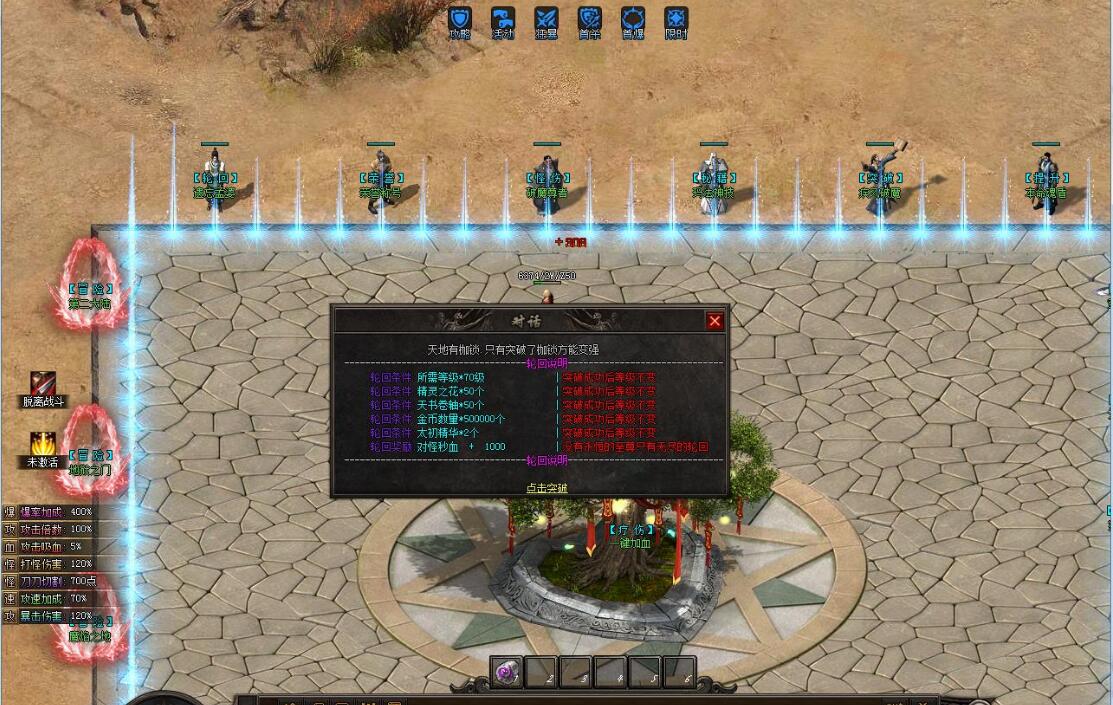The image size is (1113, 705).
Task: Open the 首杀 first kill icon
Action: pos(590,20)
